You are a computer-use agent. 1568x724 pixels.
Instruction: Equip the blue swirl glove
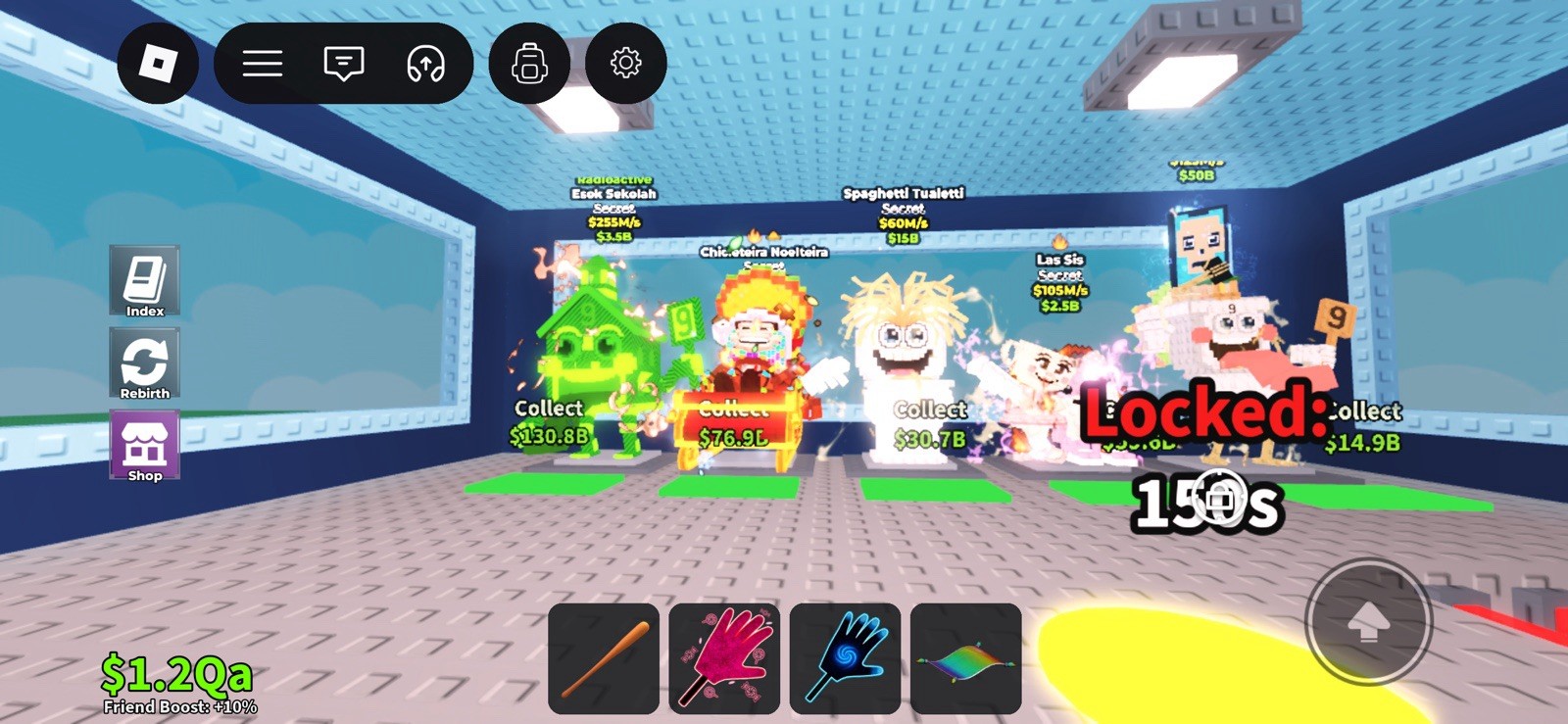pyautogui.click(x=845, y=657)
